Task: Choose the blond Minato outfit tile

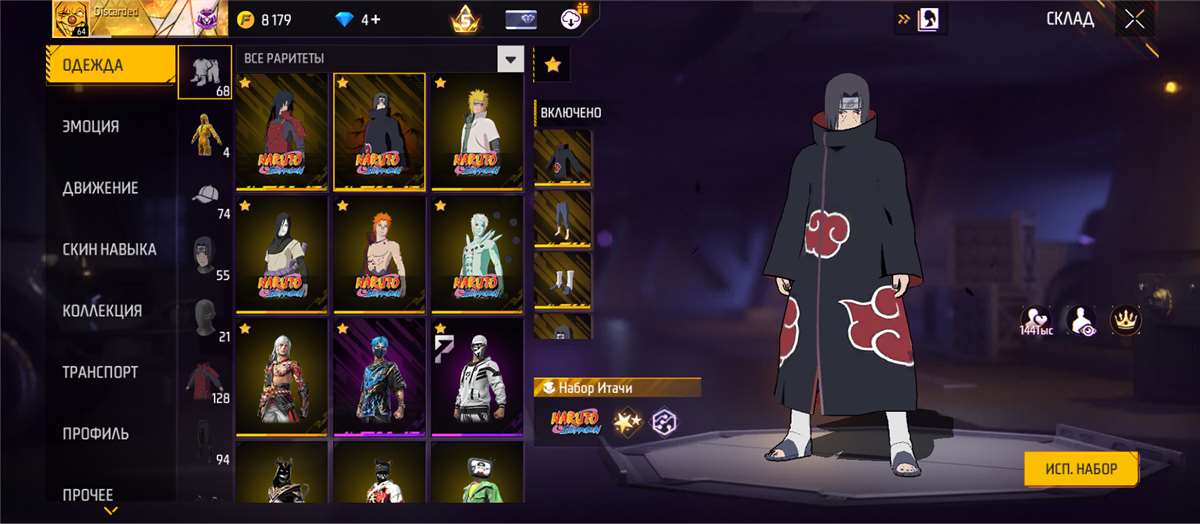Action: (477, 131)
